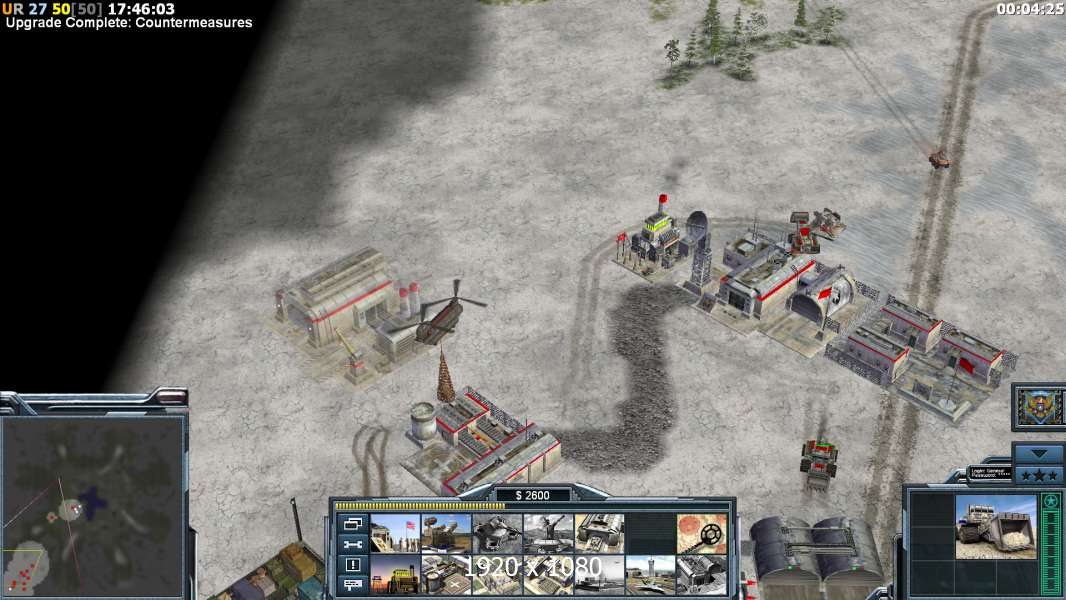Select the building with American flag icon
This screenshot has width=1066, height=600.
pos(395,534)
